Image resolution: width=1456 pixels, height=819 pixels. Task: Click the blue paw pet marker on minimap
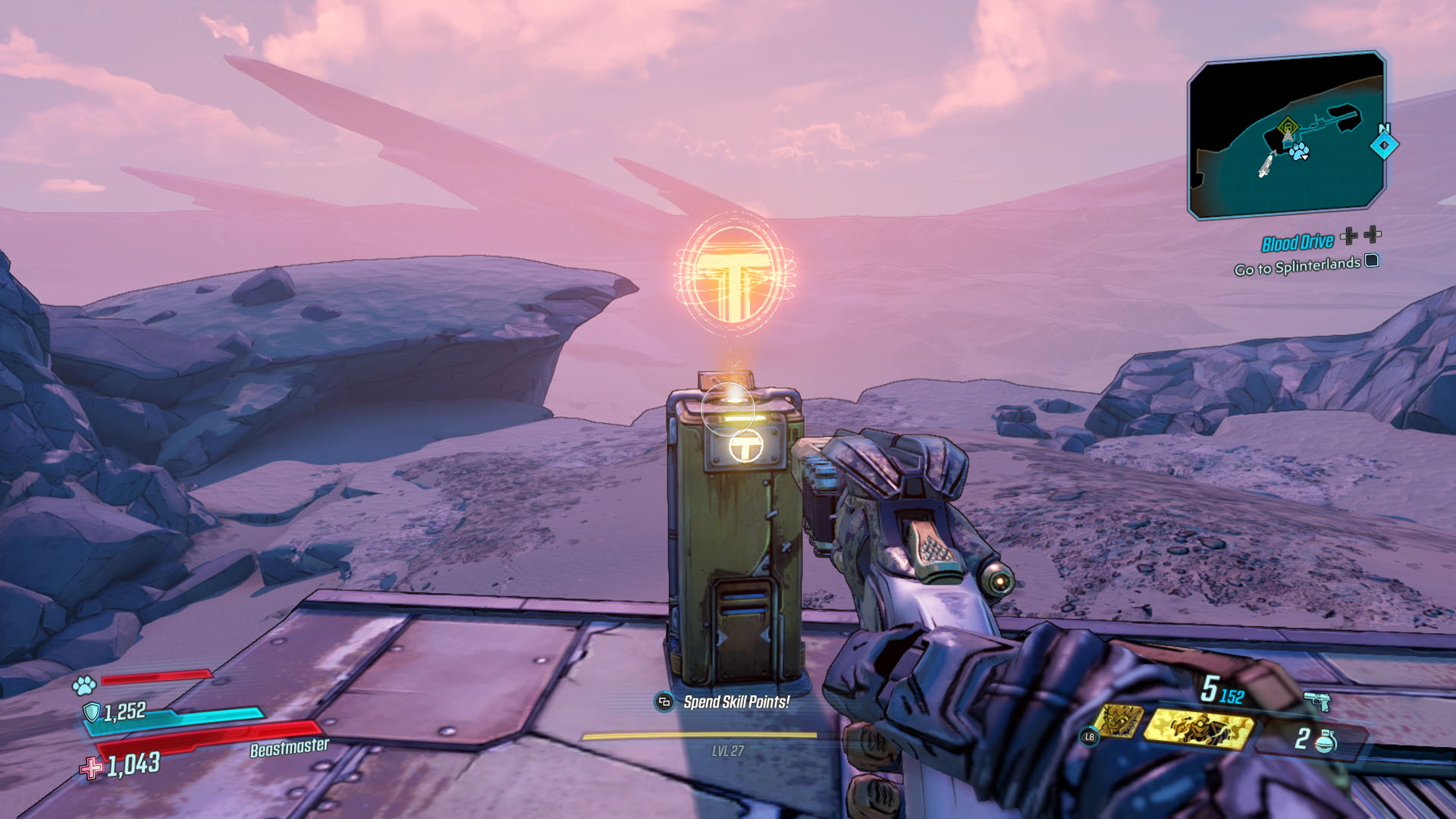1299,150
